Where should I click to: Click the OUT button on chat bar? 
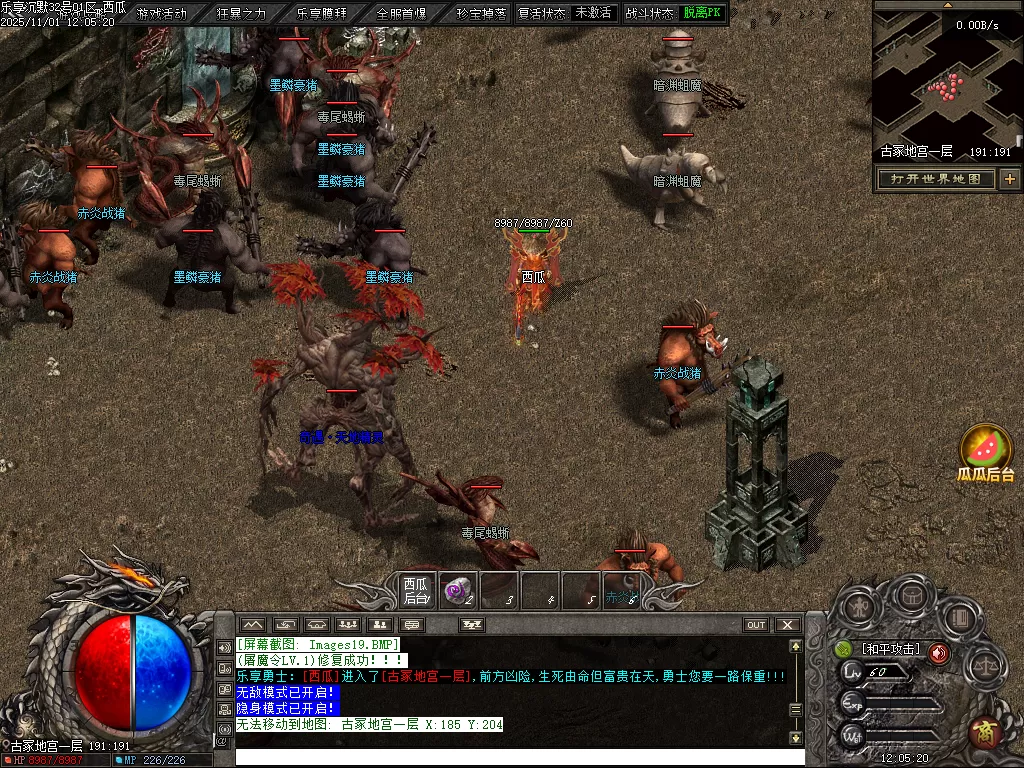[756, 625]
